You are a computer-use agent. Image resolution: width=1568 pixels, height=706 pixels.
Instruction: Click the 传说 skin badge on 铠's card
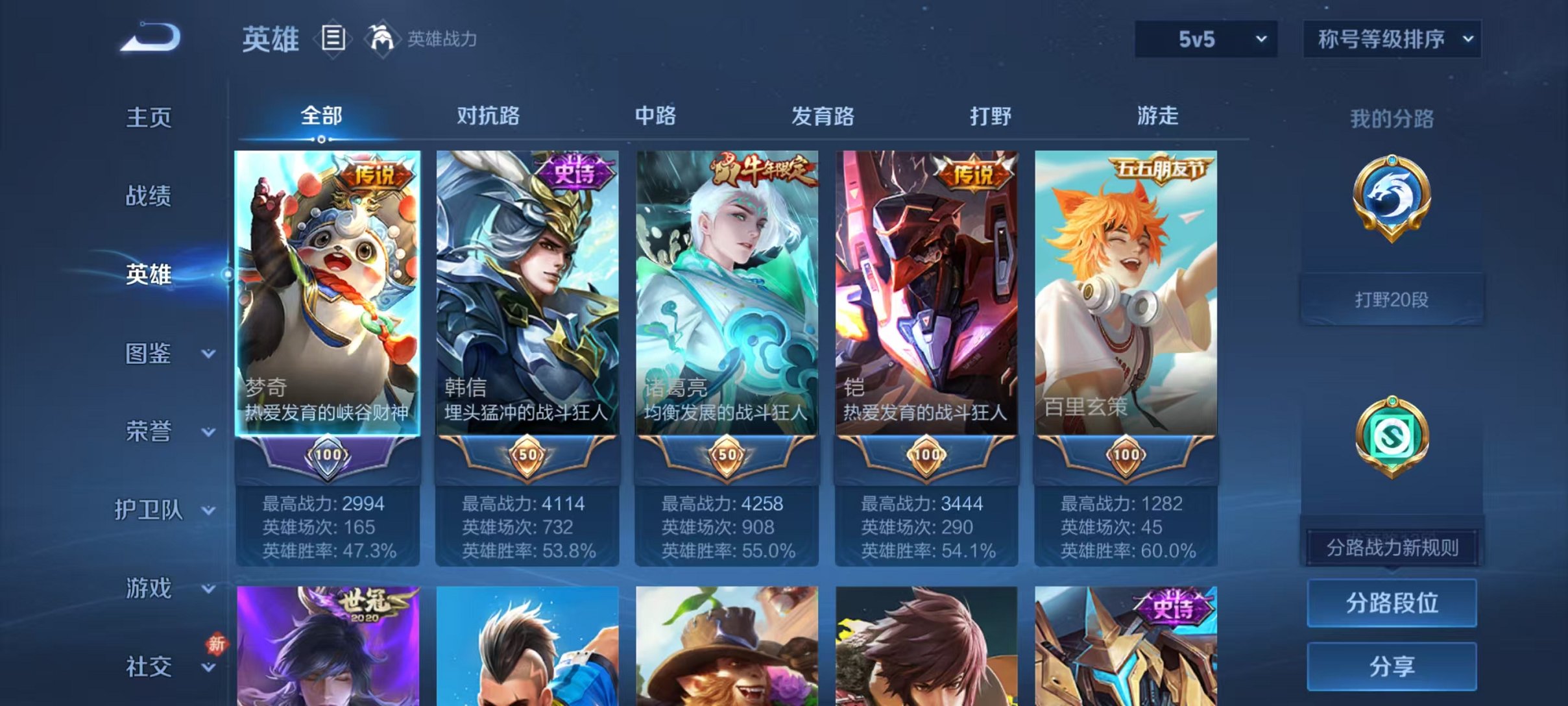point(972,171)
